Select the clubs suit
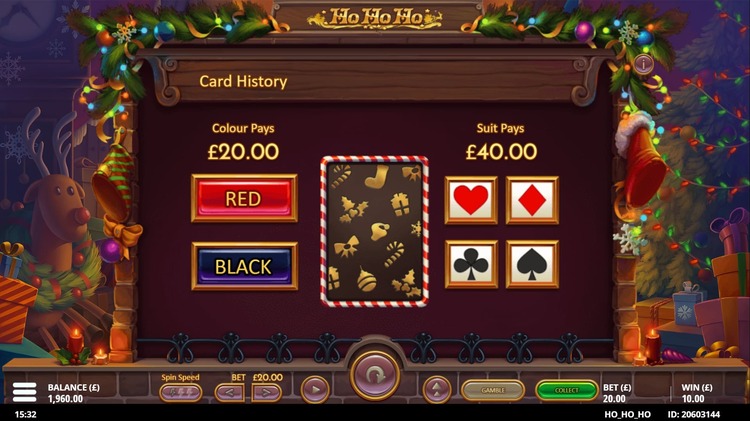The height and width of the screenshot is (421, 750). (x=470, y=264)
